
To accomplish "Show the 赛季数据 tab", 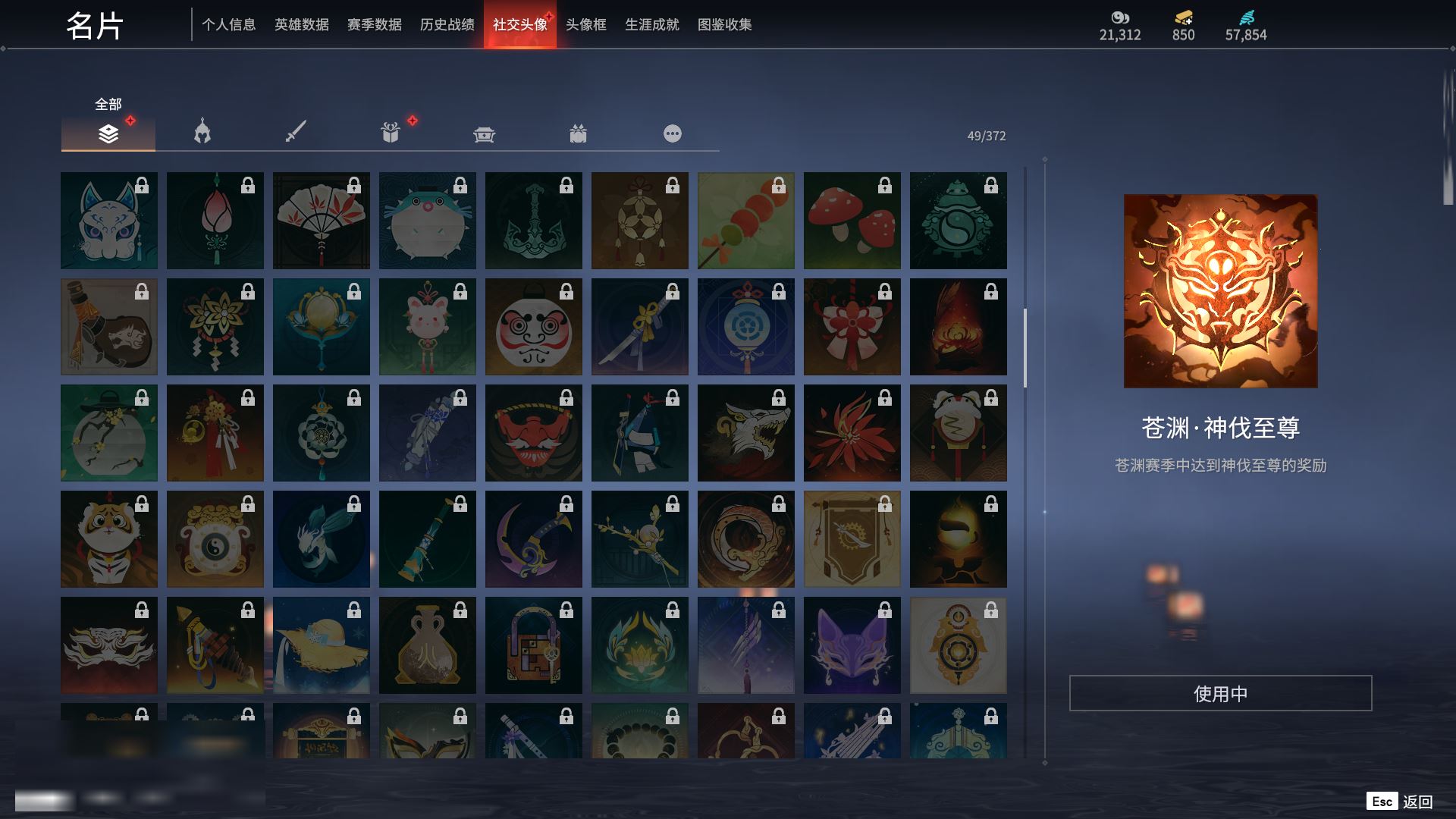I will point(374,25).
